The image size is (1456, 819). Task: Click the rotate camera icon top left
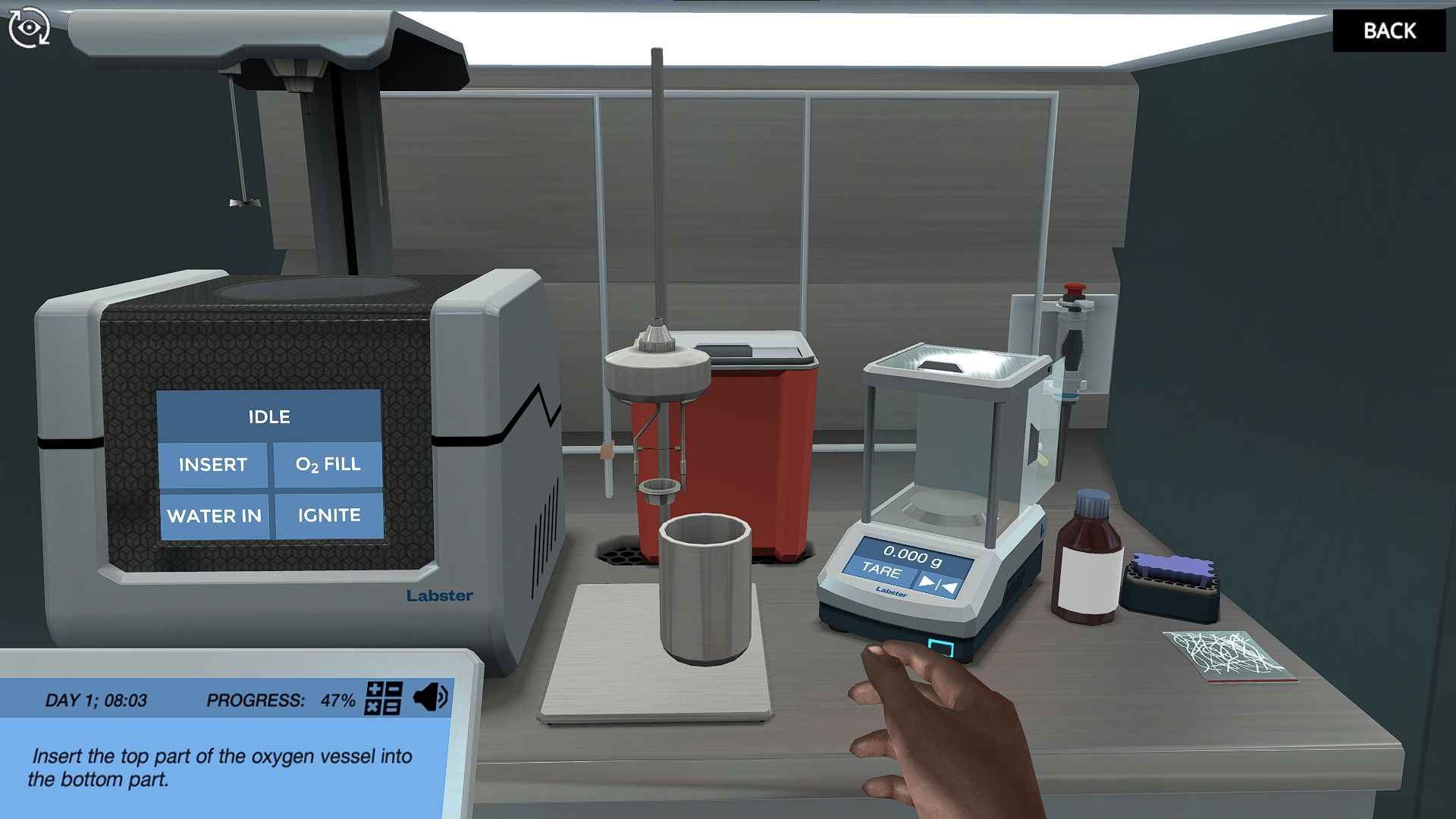point(29,29)
